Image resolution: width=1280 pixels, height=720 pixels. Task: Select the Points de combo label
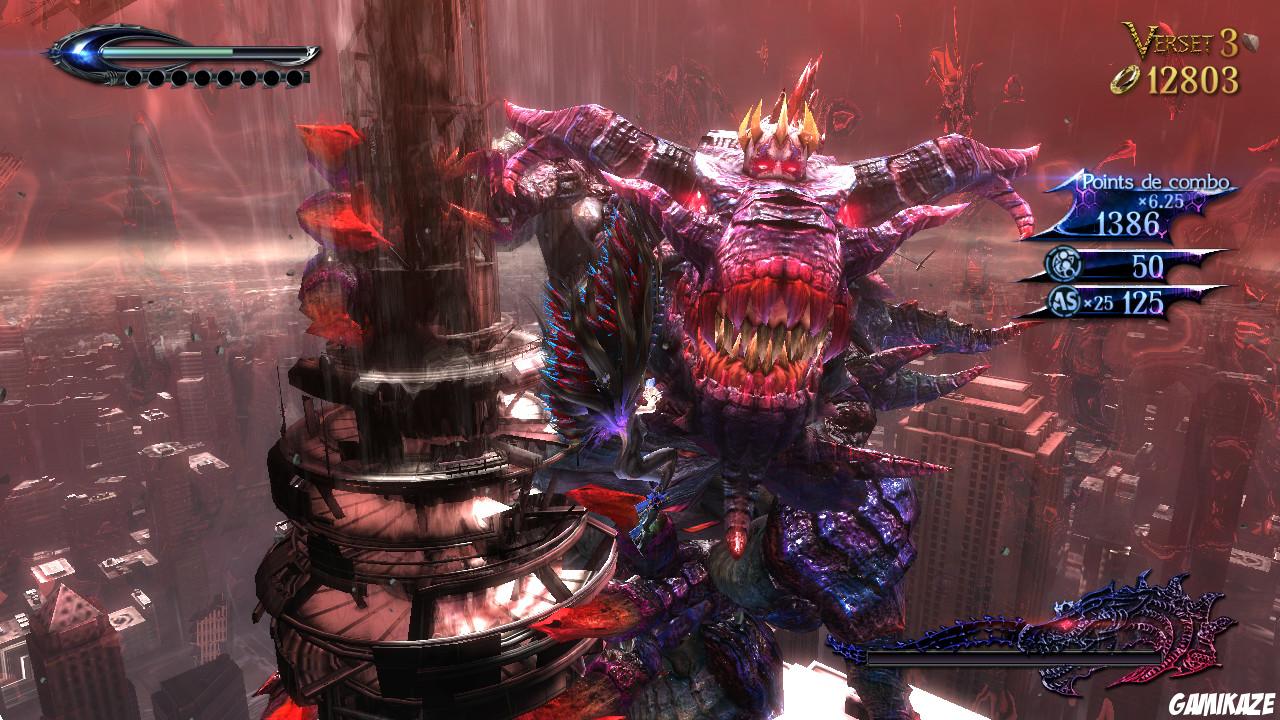[1156, 182]
